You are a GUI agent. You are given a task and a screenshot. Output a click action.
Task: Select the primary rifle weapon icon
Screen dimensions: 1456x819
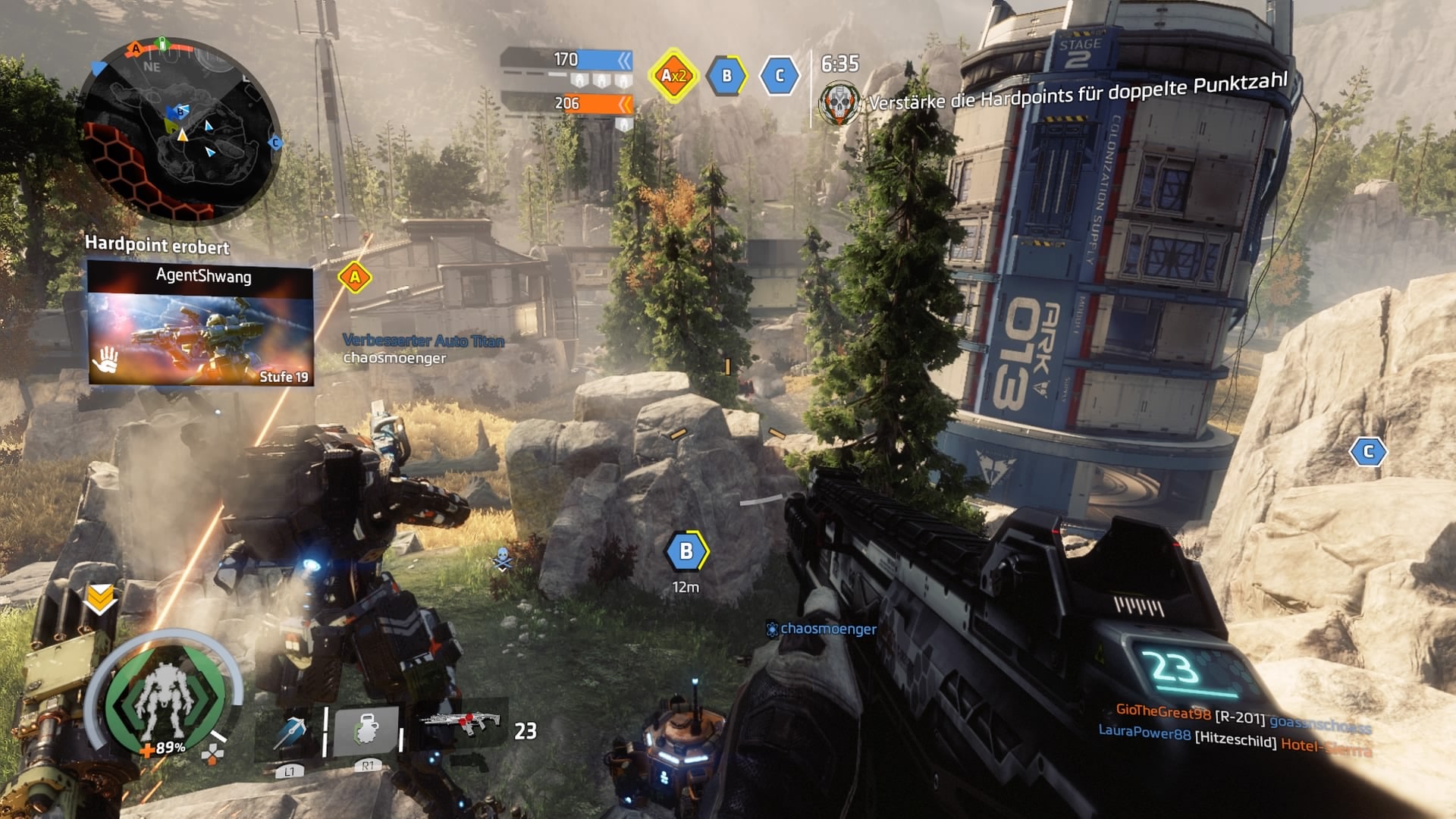point(462,724)
